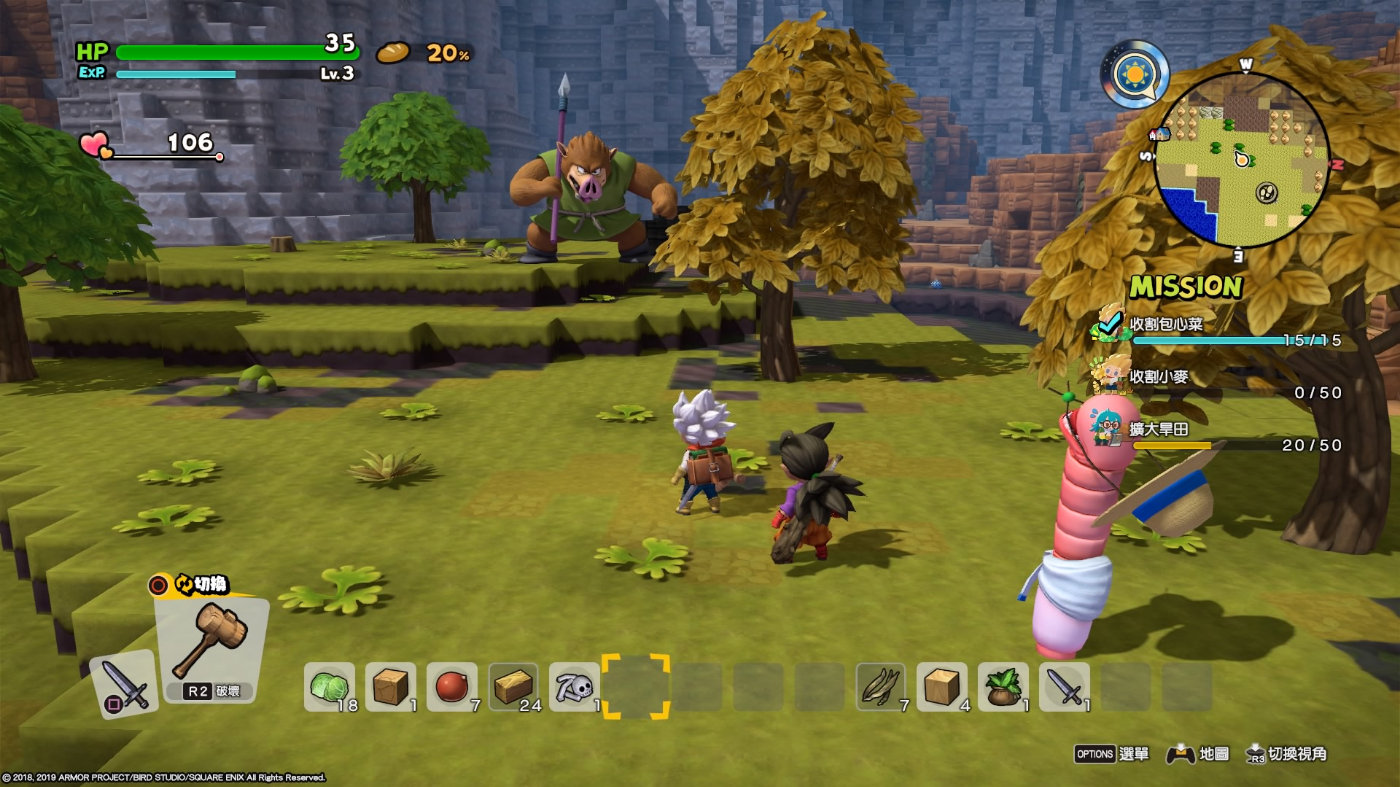Click the footprint marker on the minimap

click(1266, 191)
